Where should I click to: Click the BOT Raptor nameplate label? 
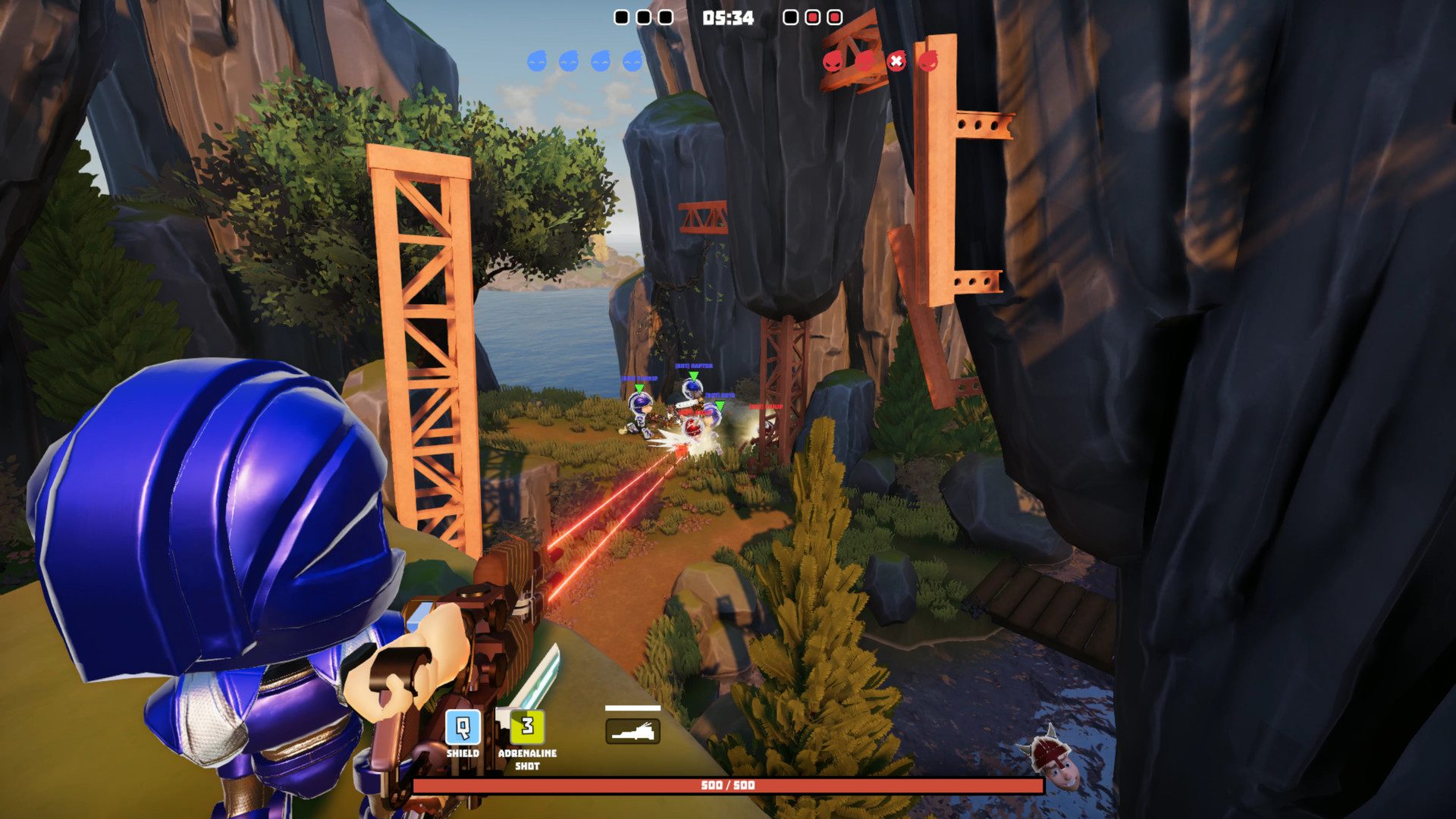click(693, 366)
